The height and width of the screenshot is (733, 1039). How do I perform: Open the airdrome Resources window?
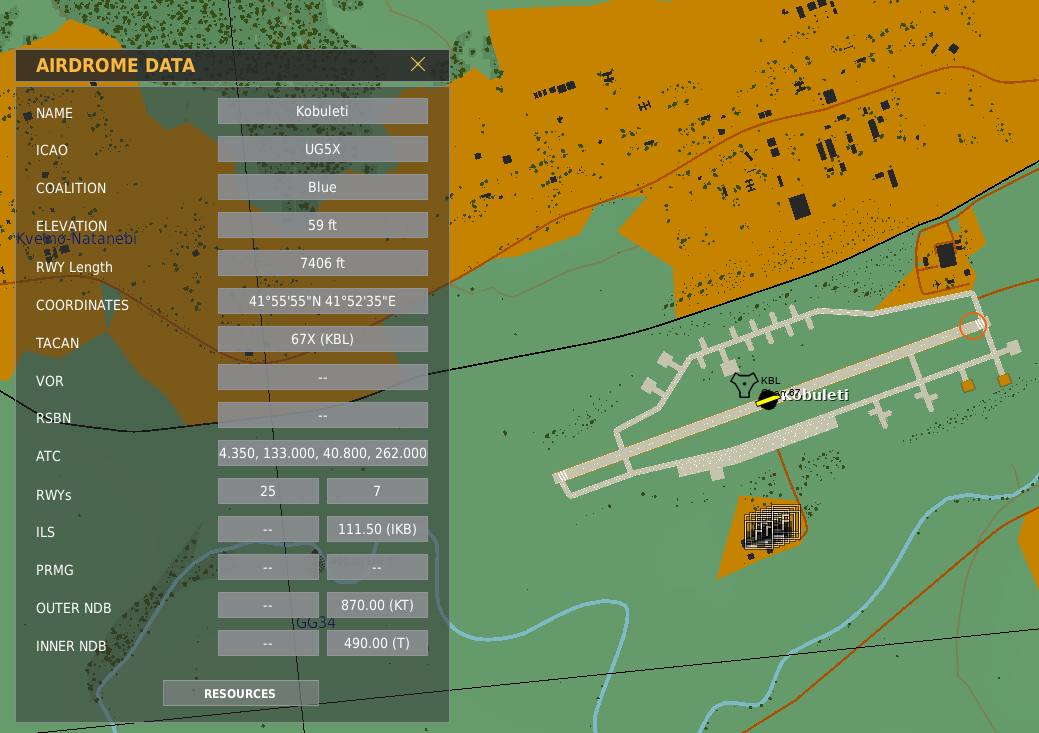[240, 693]
